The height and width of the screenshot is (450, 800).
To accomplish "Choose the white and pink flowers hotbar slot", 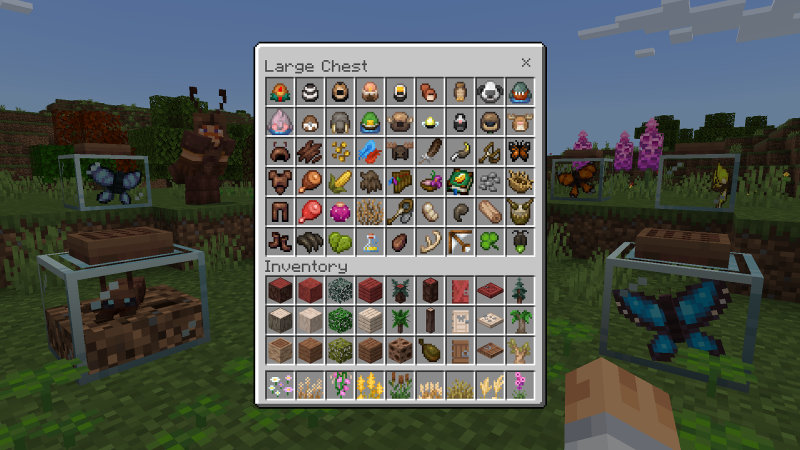I will (280, 384).
